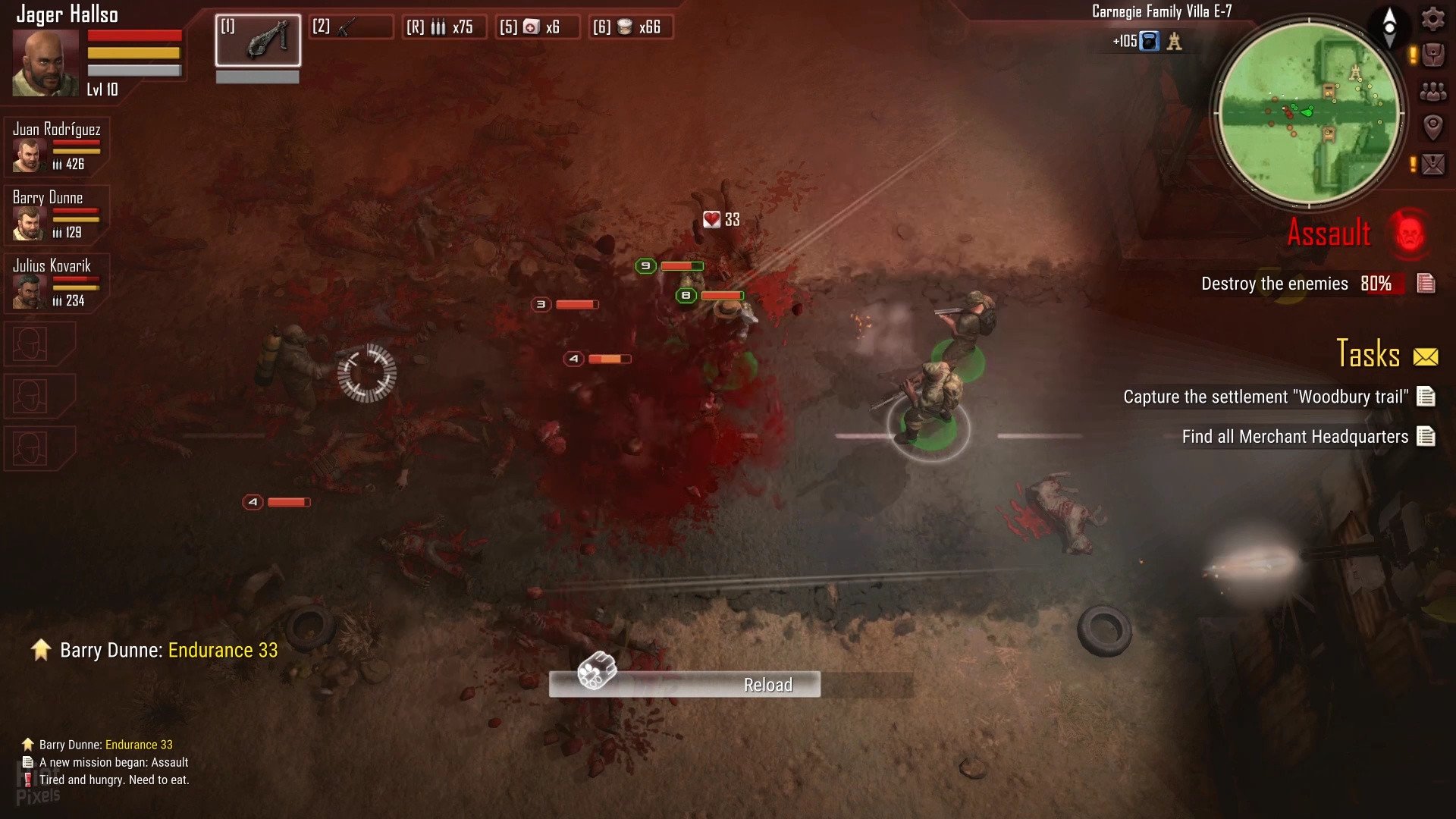This screenshot has height=819, width=1456.
Task: Open the inventory backpack icon
Action: tap(1432, 55)
